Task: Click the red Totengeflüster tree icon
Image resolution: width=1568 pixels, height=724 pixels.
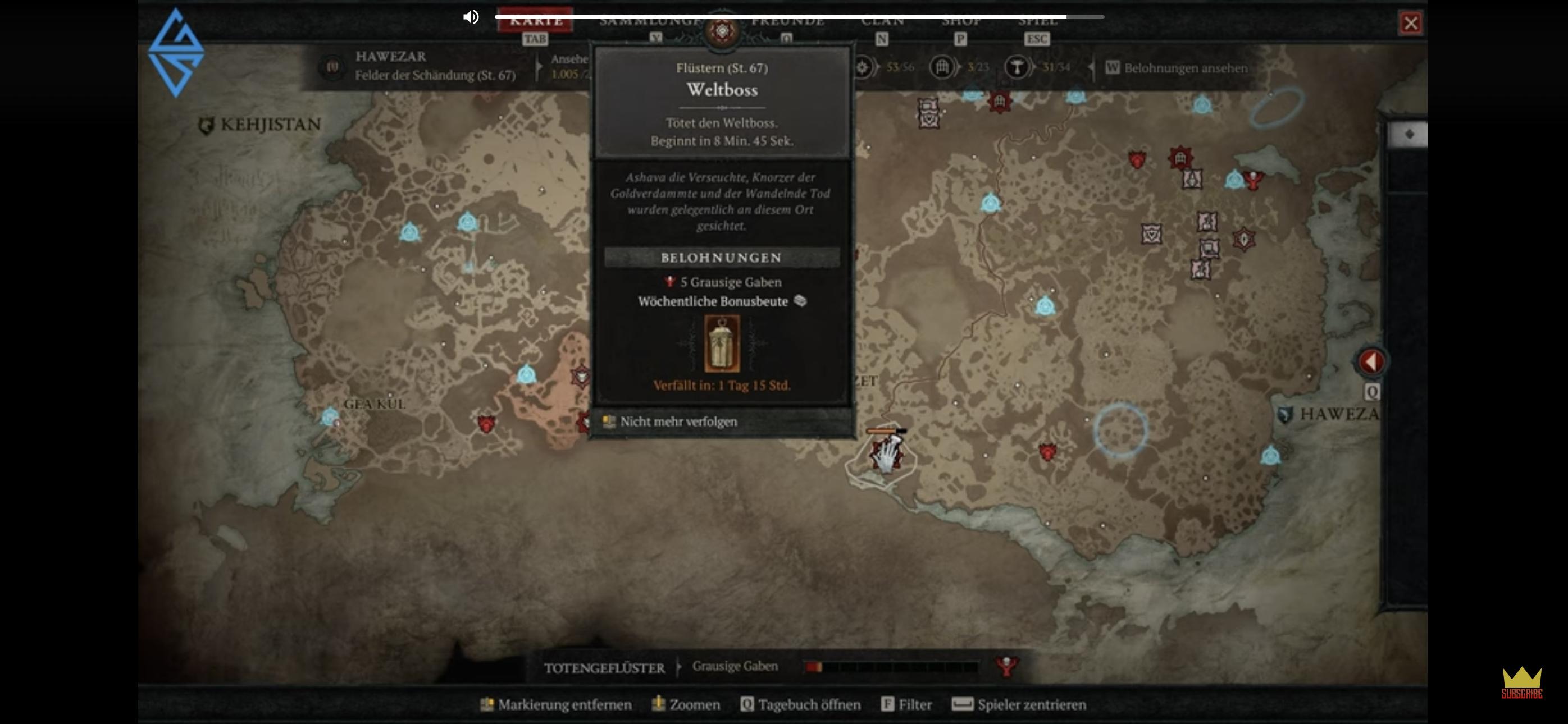Action: tap(1006, 666)
